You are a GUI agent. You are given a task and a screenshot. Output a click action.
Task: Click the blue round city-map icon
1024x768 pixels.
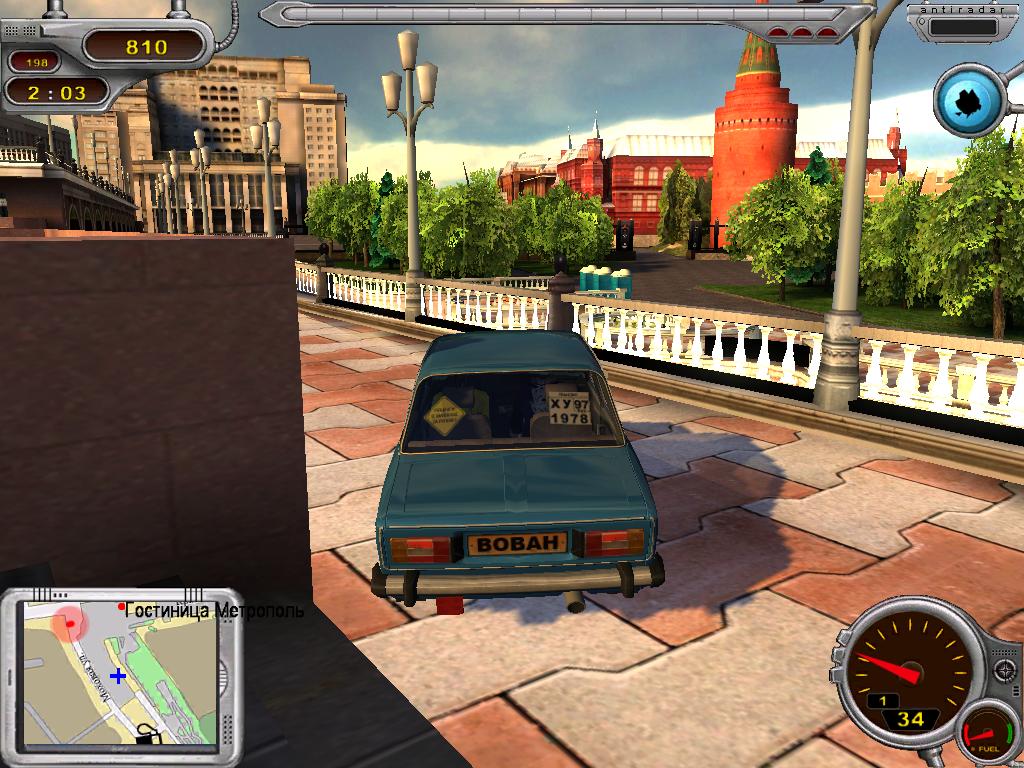[x=968, y=99]
